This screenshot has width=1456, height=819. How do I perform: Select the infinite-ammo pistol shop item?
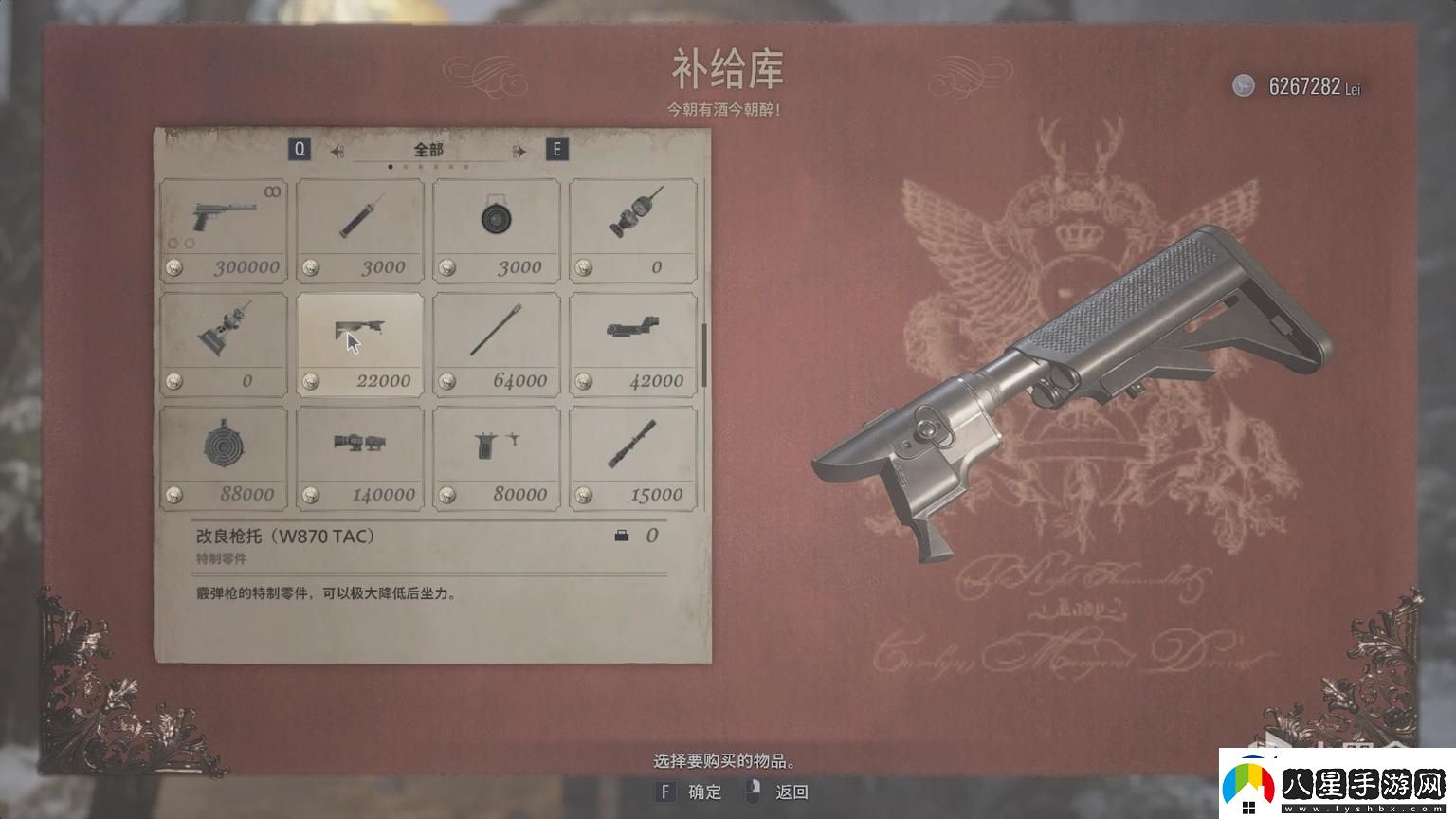(x=223, y=227)
